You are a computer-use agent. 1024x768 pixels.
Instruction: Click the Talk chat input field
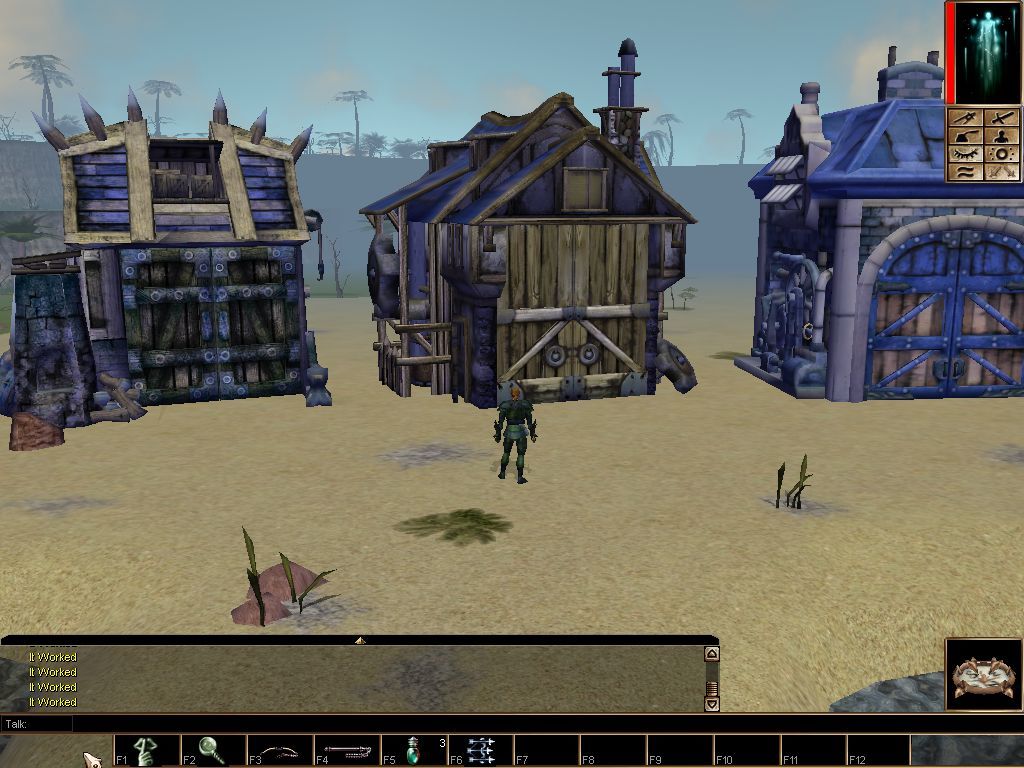(x=380, y=724)
